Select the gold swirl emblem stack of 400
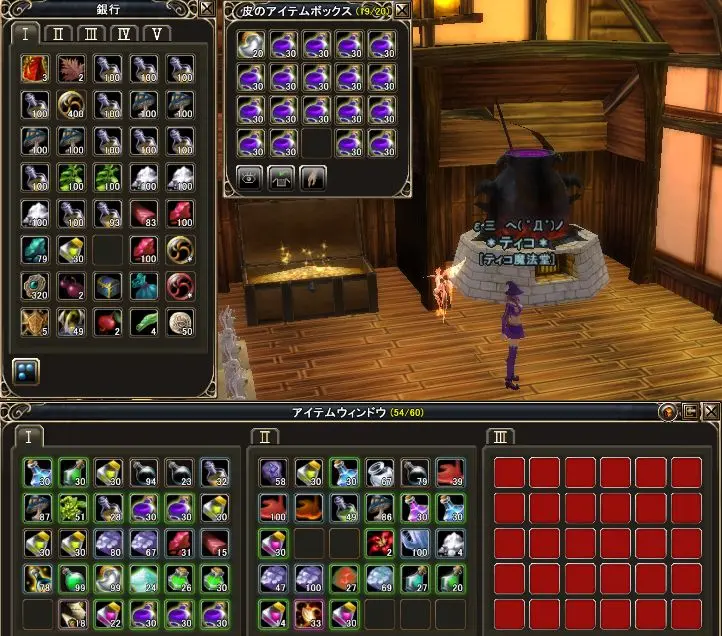 point(70,105)
